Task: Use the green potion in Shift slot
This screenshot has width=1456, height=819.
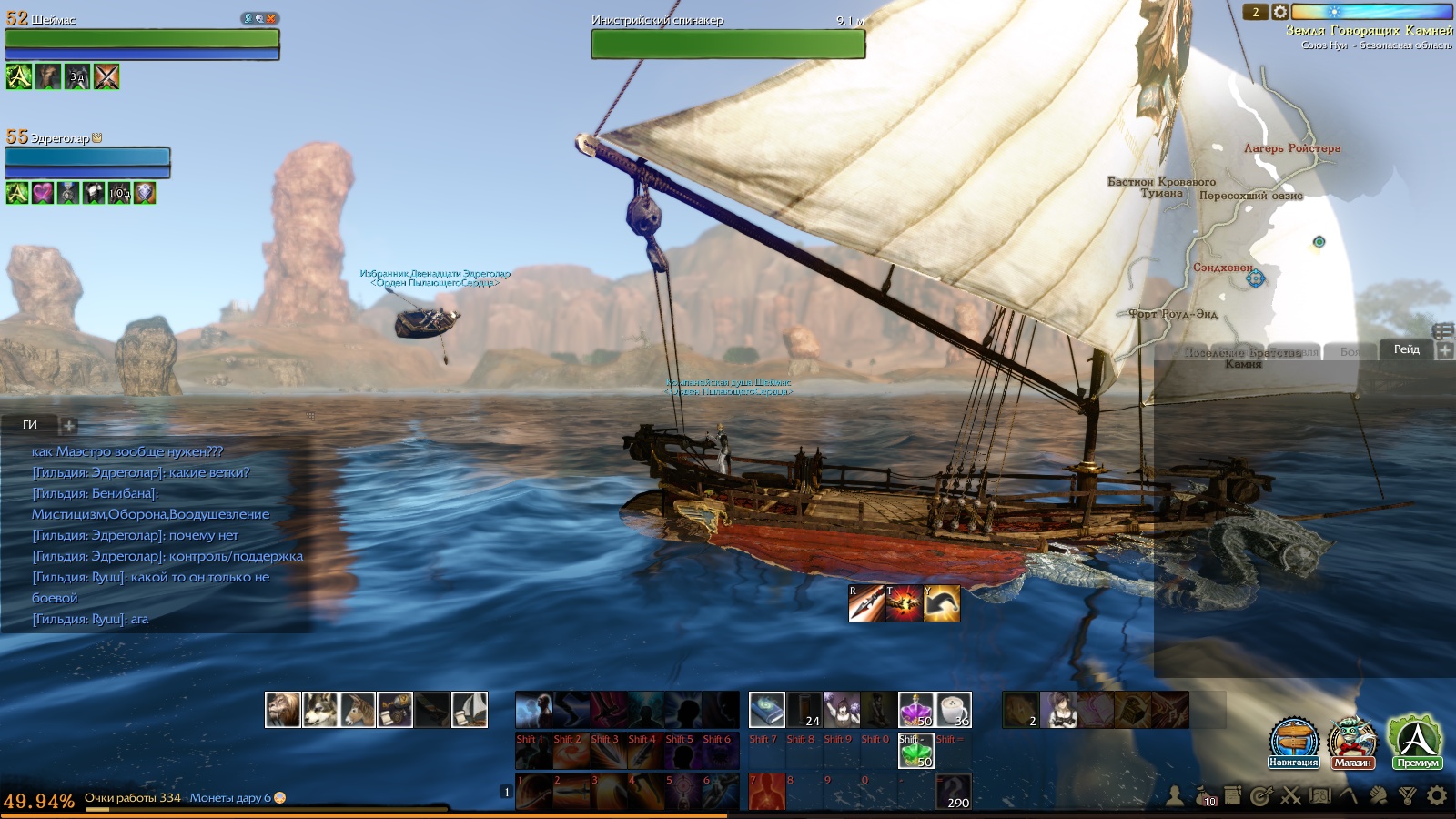Action: [915, 752]
